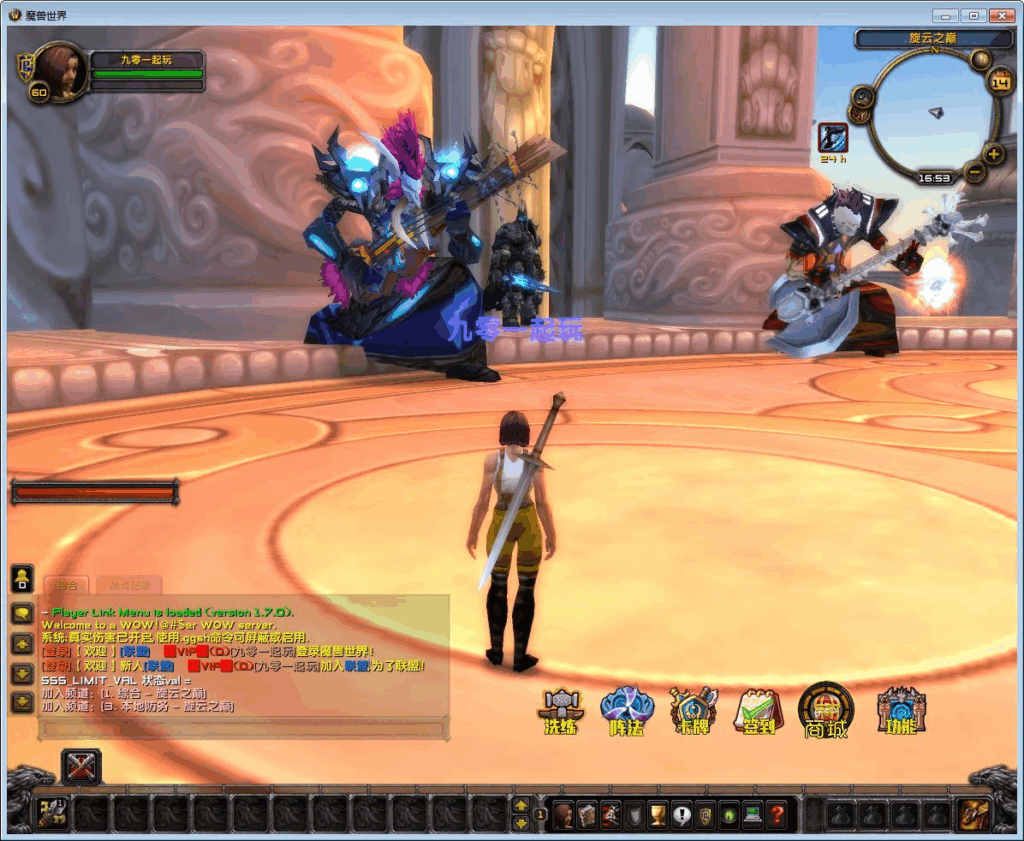This screenshot has height=841, width=1024.
Task: Open the calendar button showing 14
Action: point(999,82)
